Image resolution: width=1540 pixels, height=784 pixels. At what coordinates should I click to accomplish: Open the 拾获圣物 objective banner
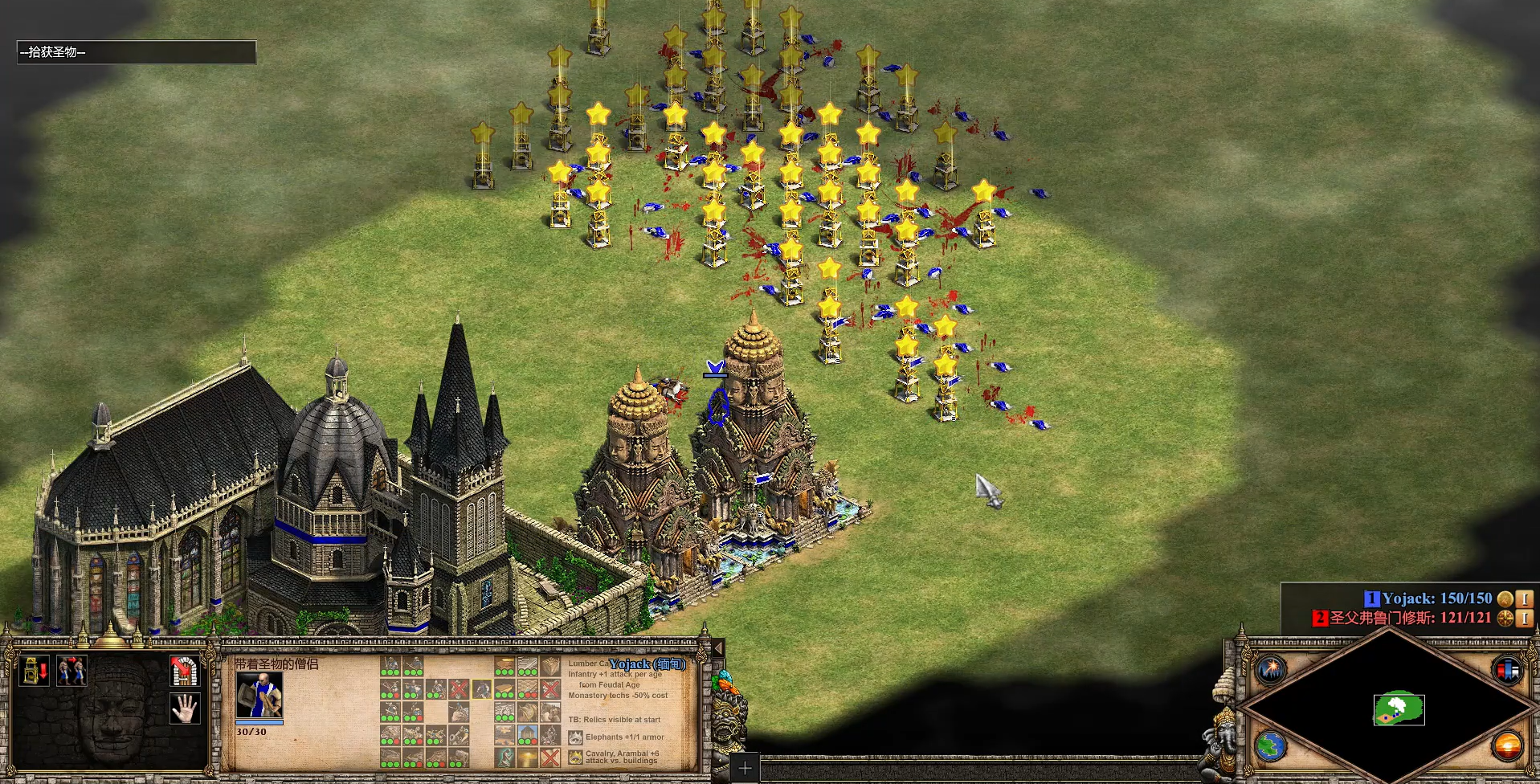[137, 52]
